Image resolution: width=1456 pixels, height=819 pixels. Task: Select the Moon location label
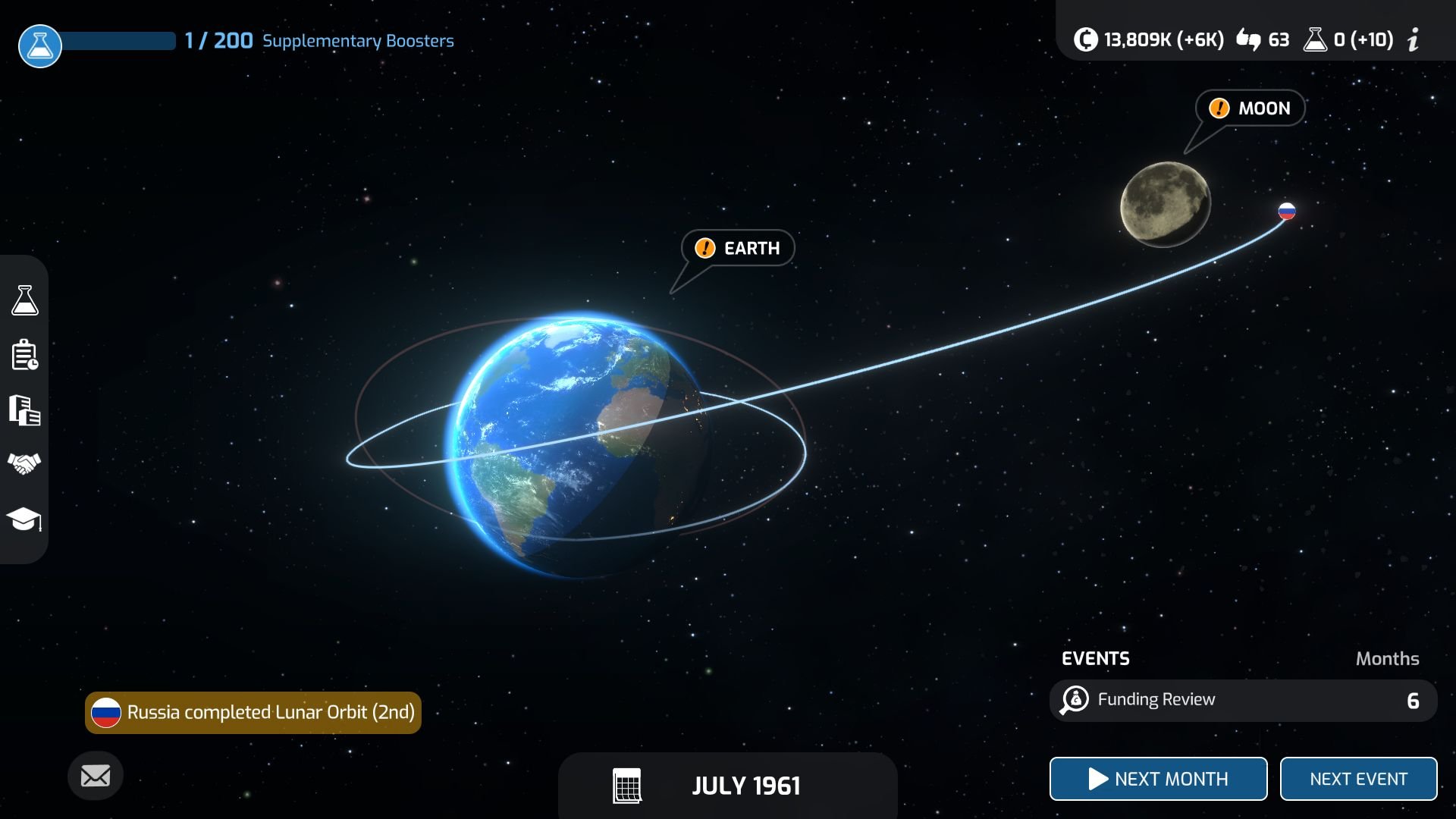click(x=1250, y=108)
